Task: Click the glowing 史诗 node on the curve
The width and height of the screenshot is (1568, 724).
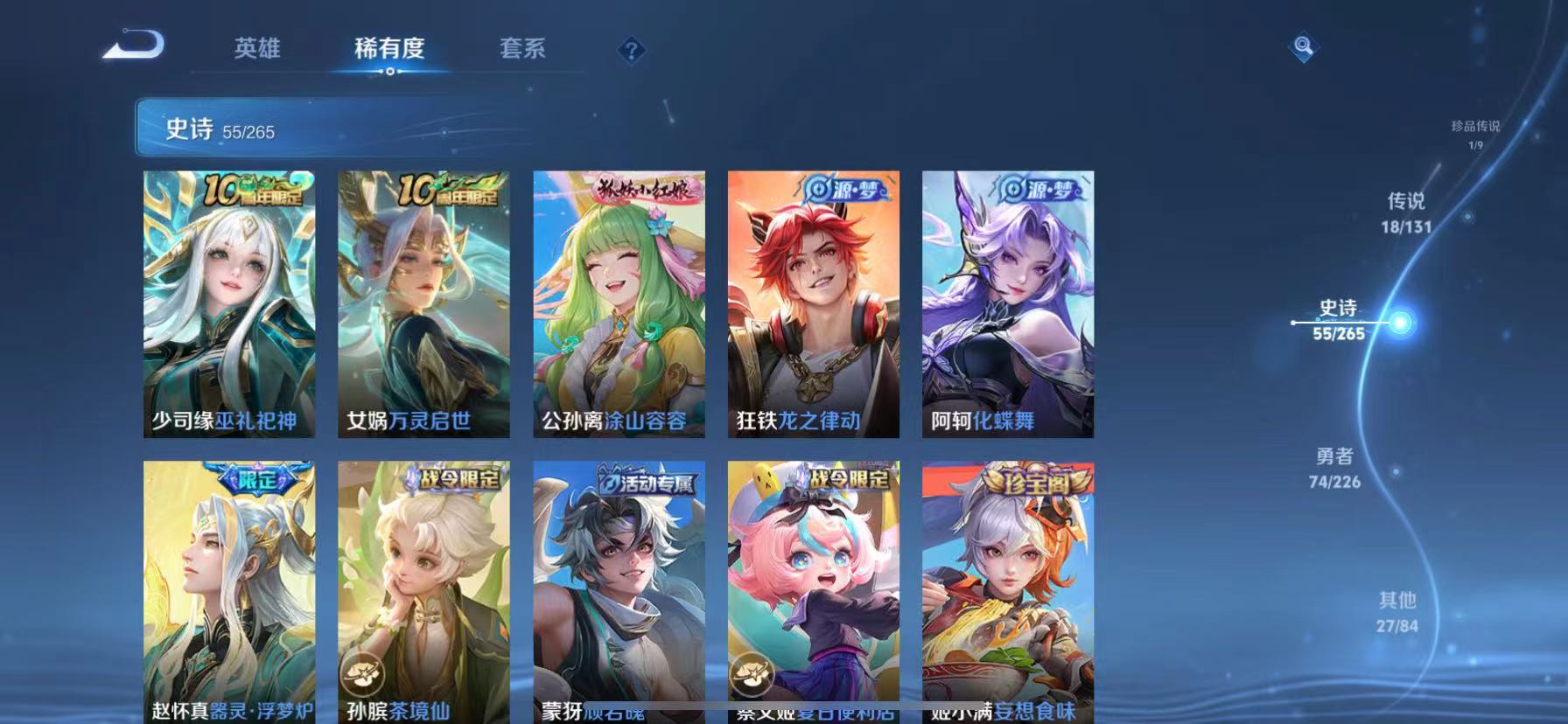Action: 1400,321
